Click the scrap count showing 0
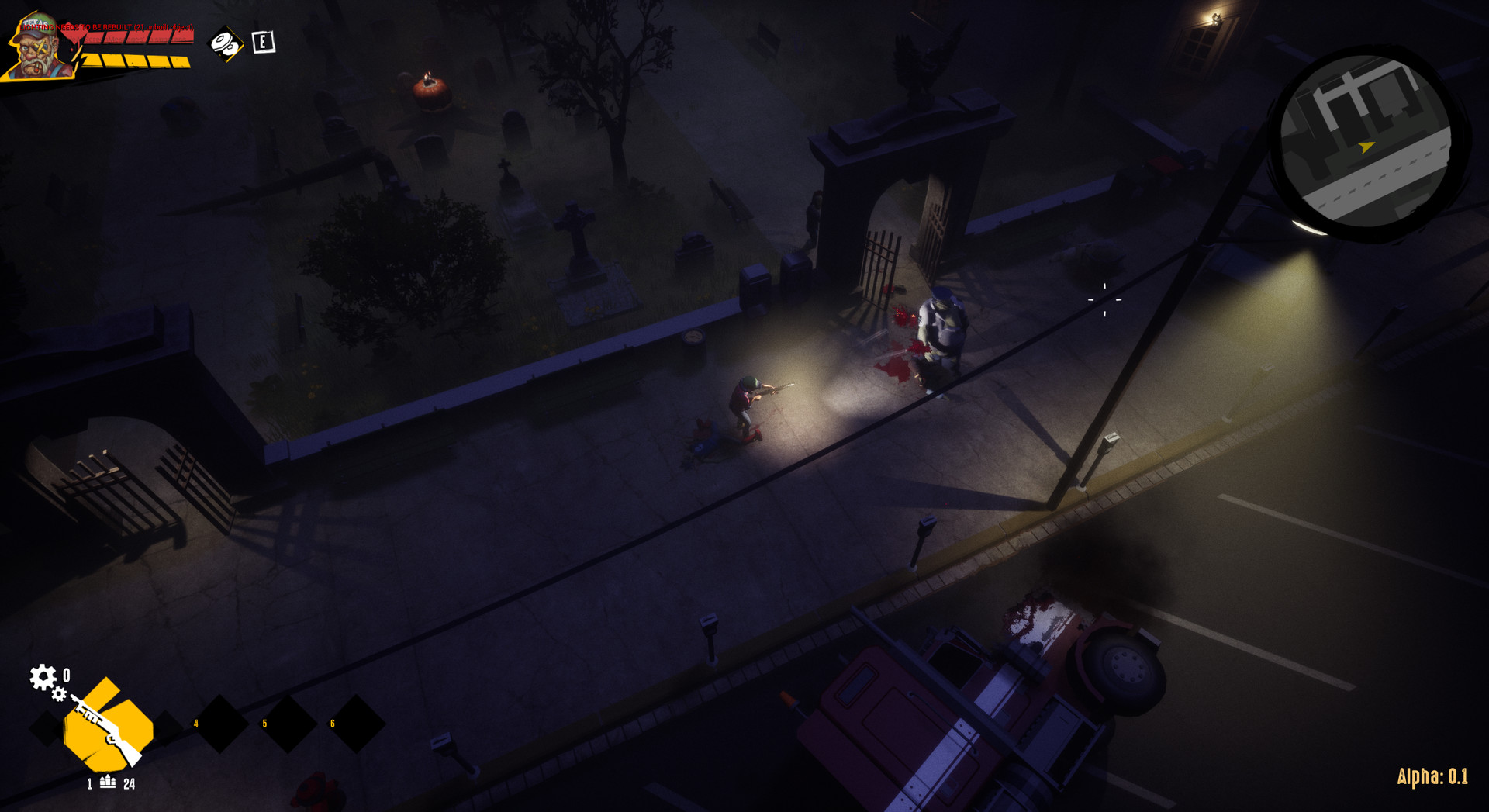Viewport: 1489px width, 812px height. coord(66,675)
